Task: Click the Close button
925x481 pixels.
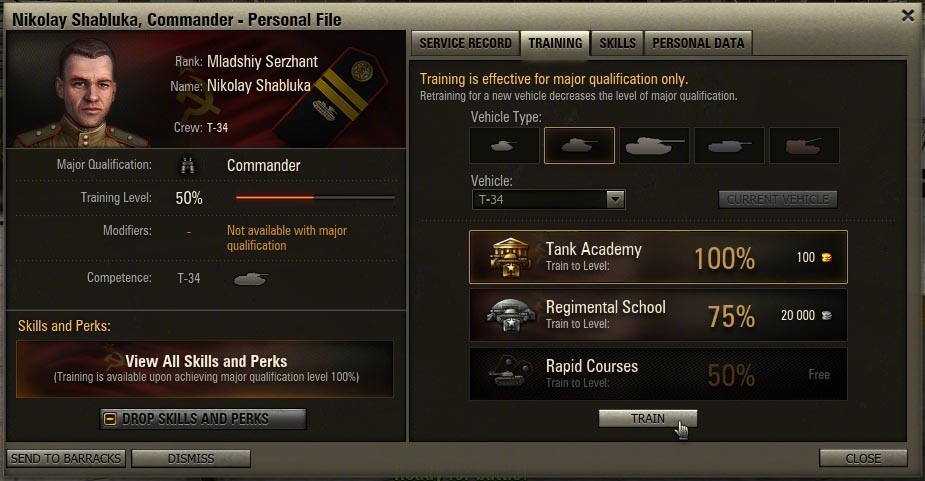Action: (x=863, y=458)
